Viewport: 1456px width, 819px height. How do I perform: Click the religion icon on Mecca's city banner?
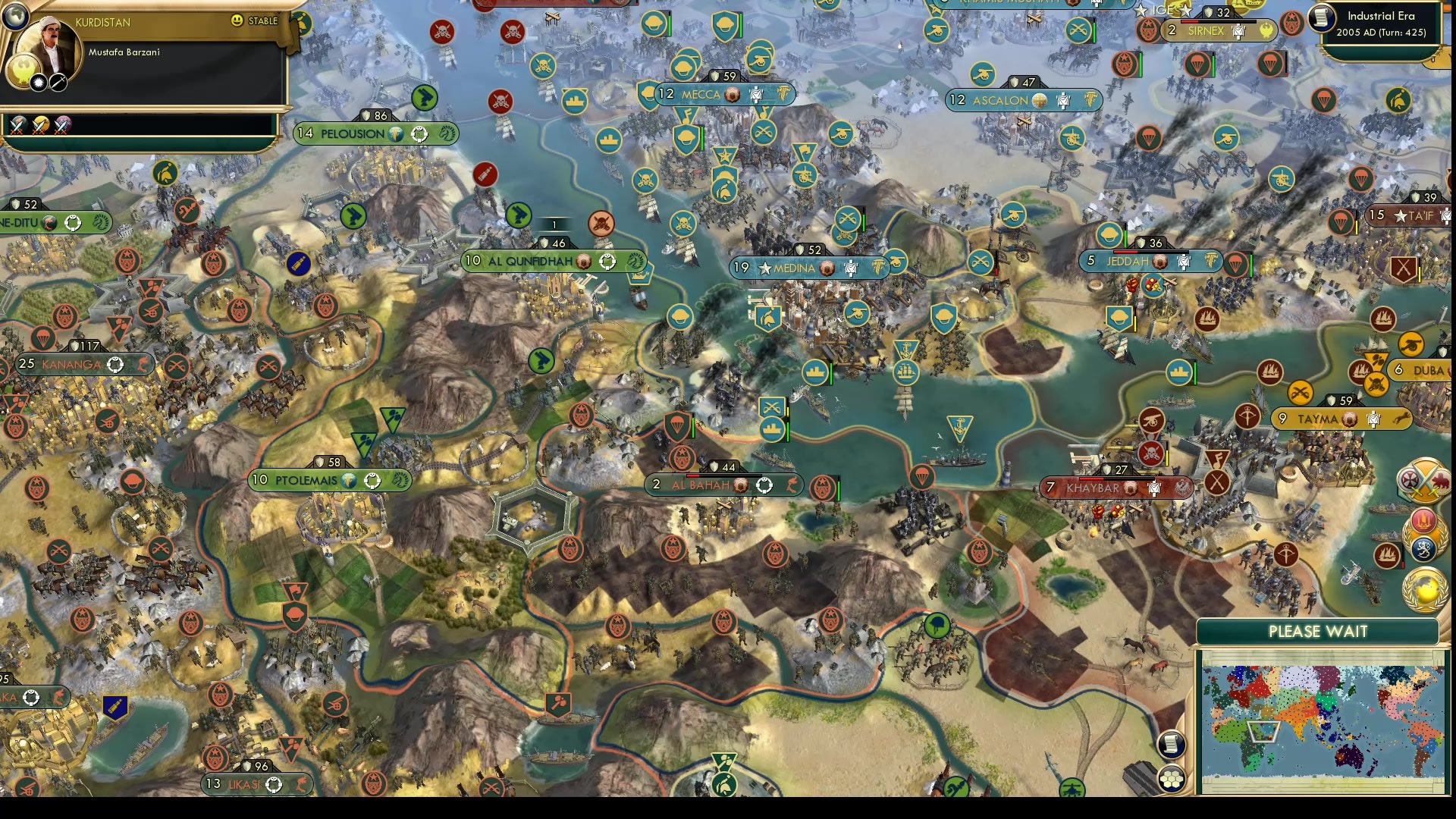coord(733,95)
